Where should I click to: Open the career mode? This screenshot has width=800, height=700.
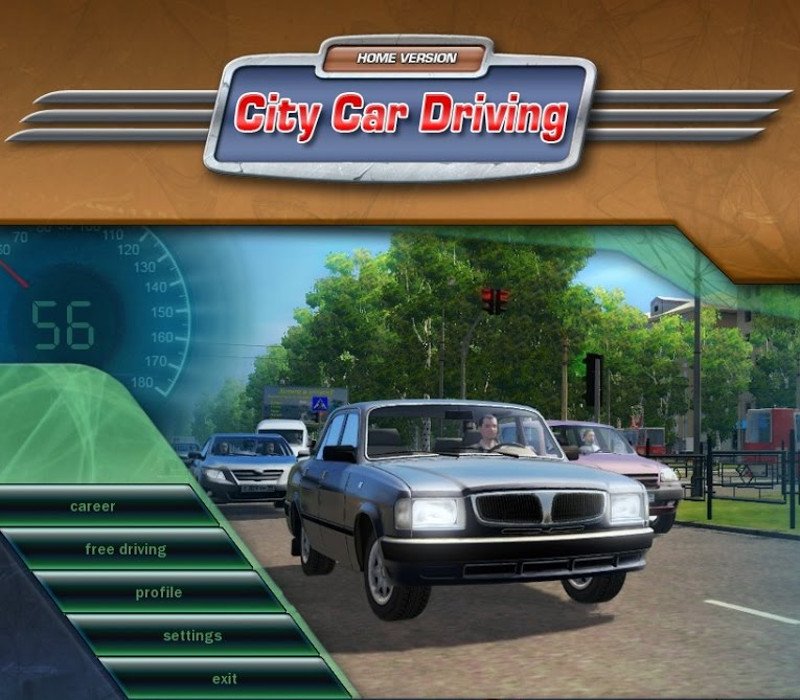pos(93,506)
